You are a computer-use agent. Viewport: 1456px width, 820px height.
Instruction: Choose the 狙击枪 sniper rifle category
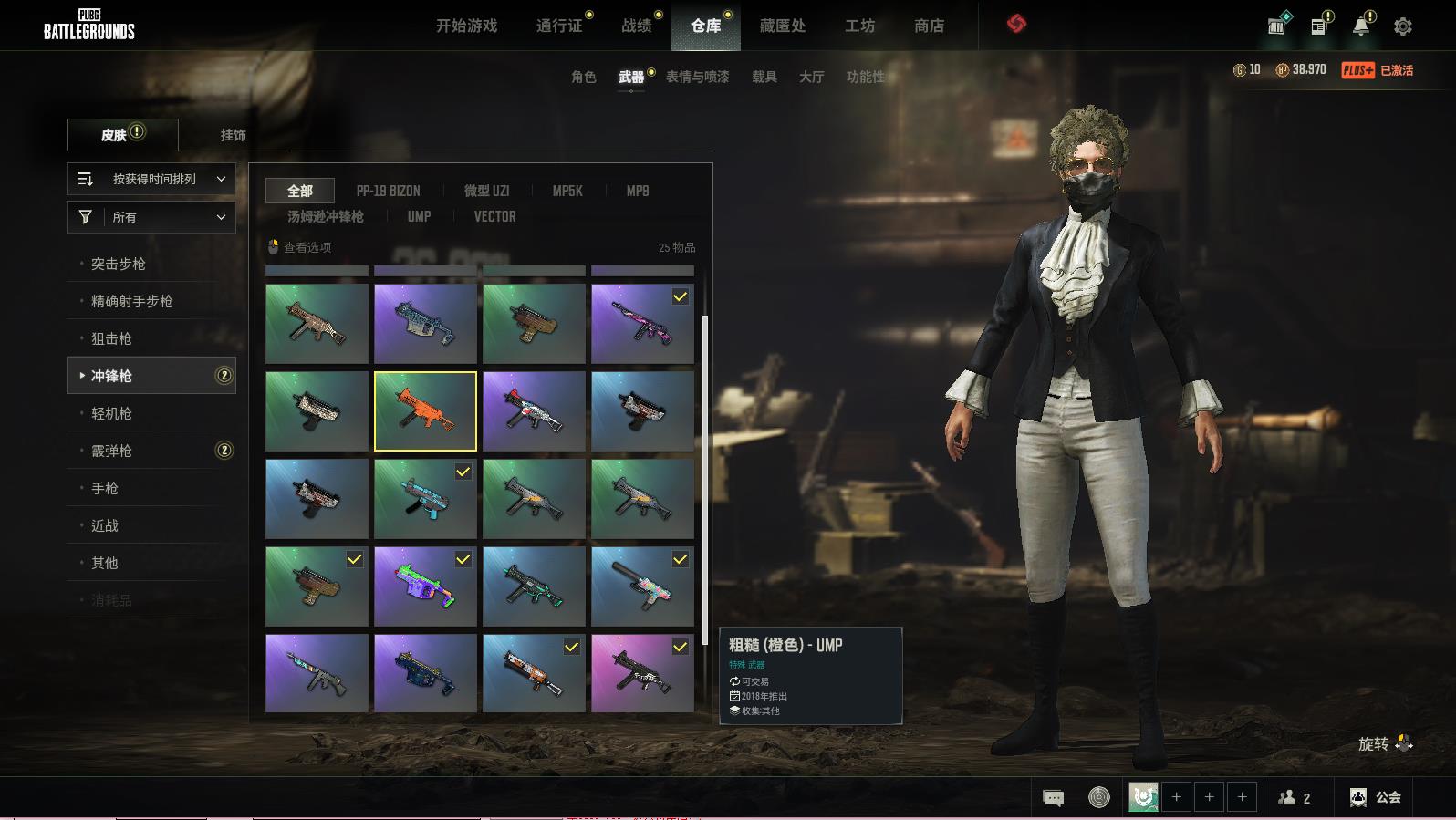point(111,338)
